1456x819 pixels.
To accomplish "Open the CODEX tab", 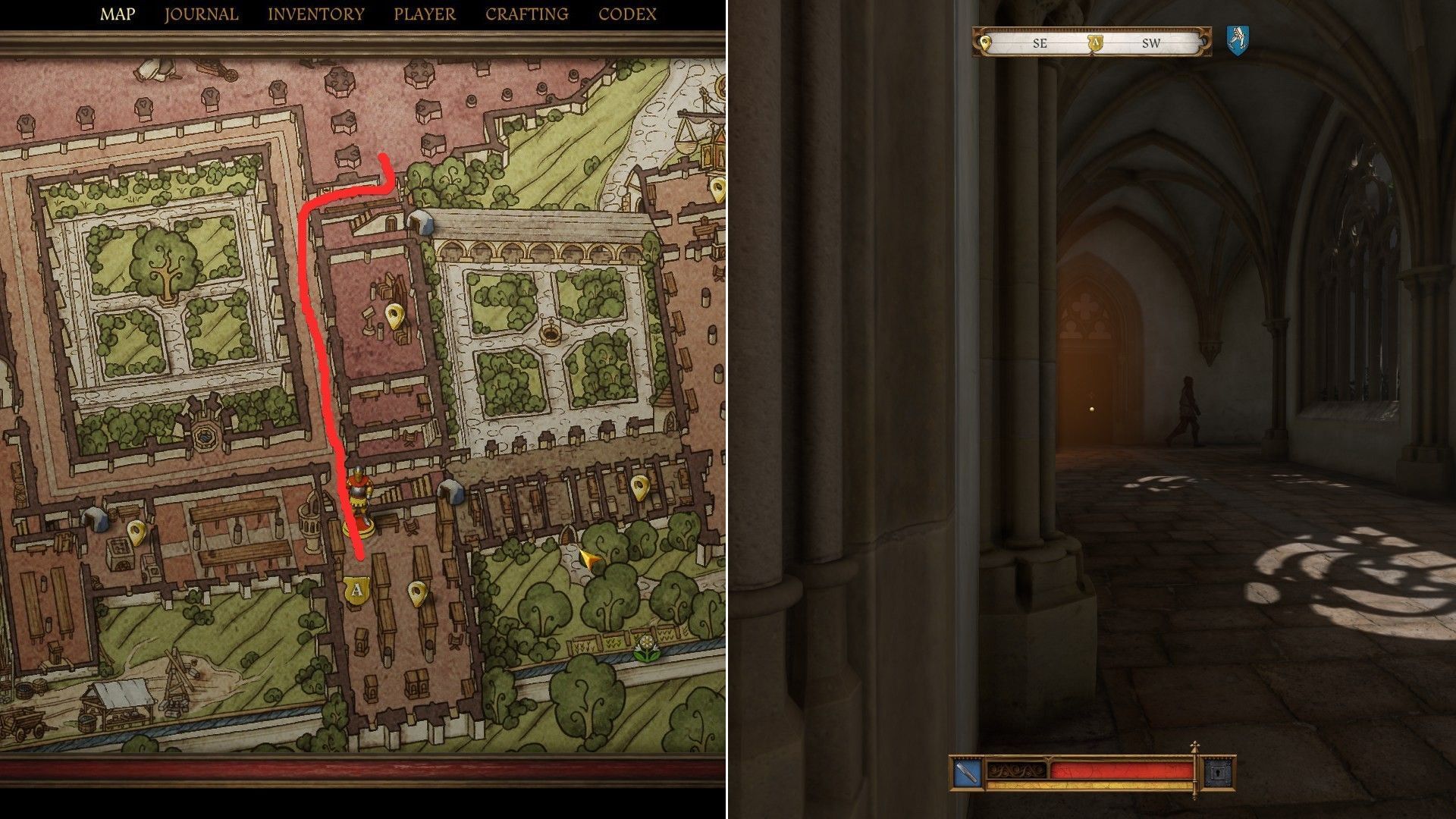I will (626, 13).
